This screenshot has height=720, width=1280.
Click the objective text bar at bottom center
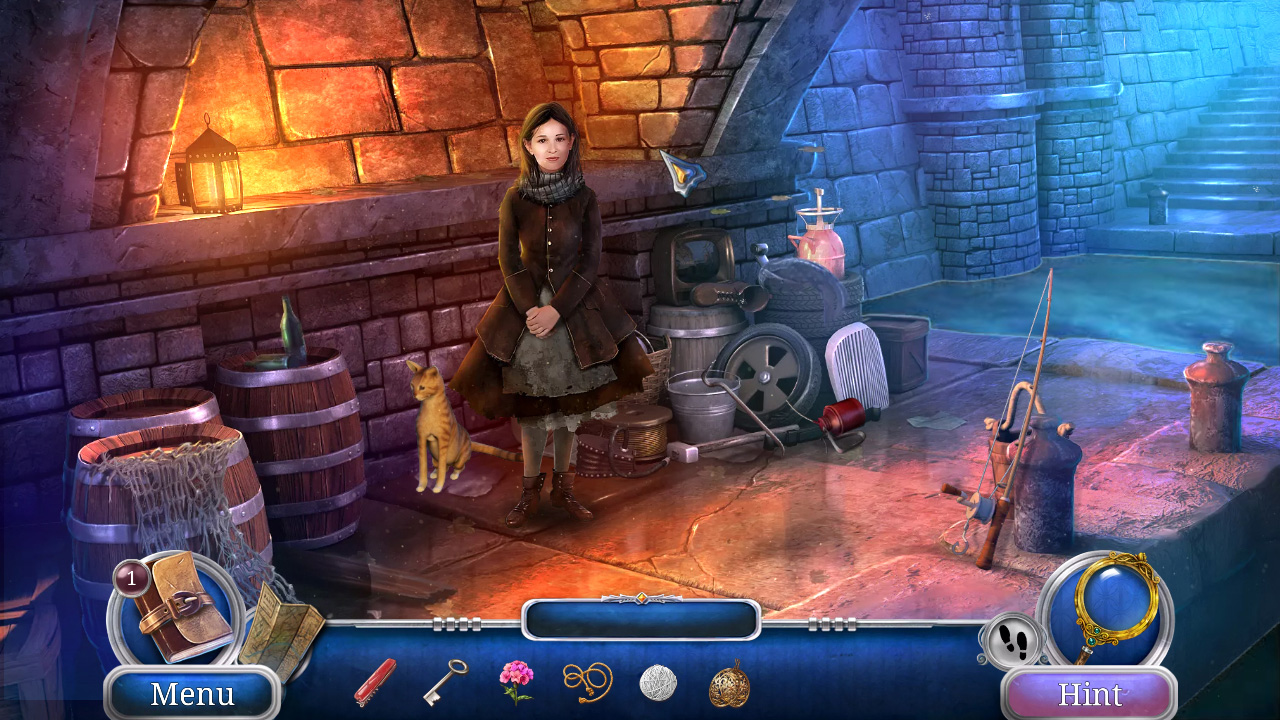(x=640, y=620)
